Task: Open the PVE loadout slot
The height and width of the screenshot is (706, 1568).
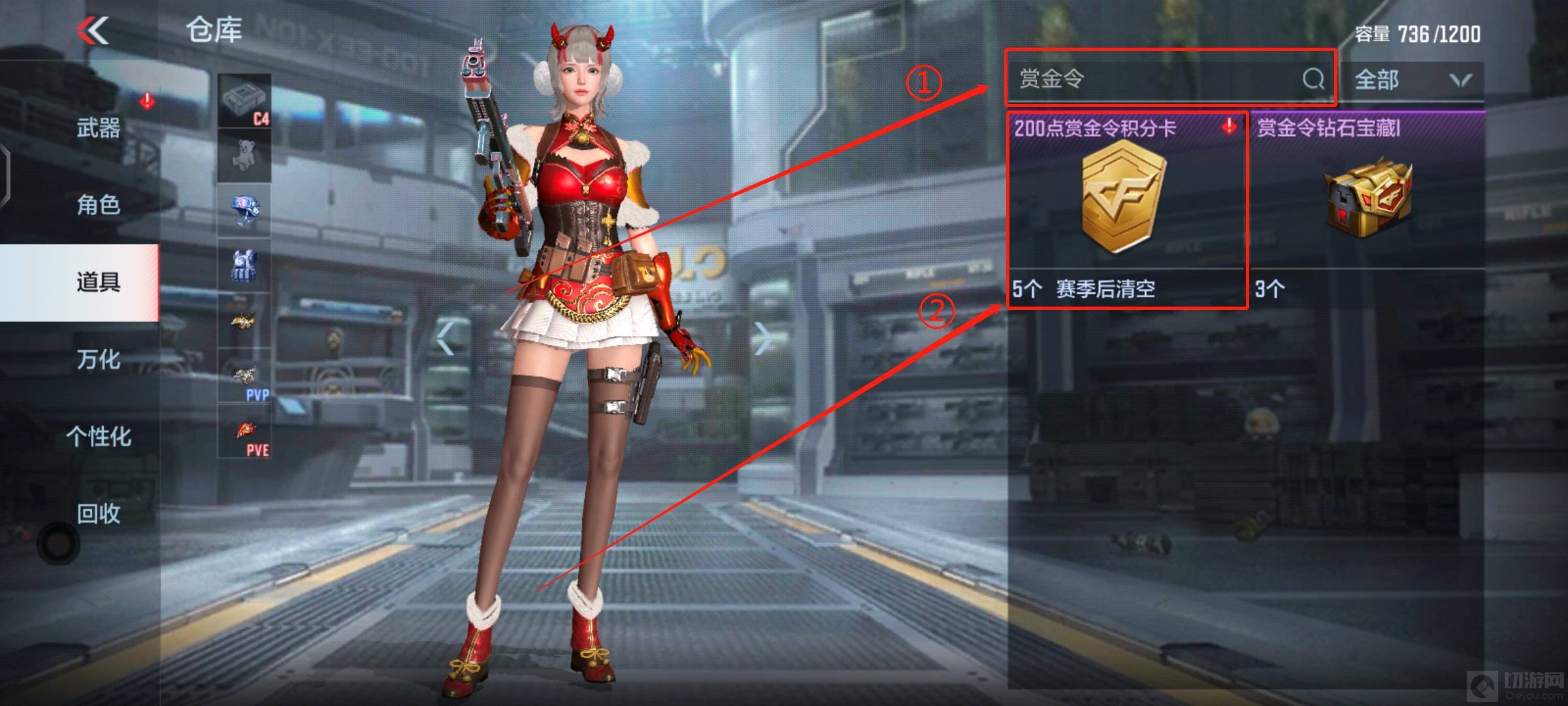Action: (x=244, y=431)
